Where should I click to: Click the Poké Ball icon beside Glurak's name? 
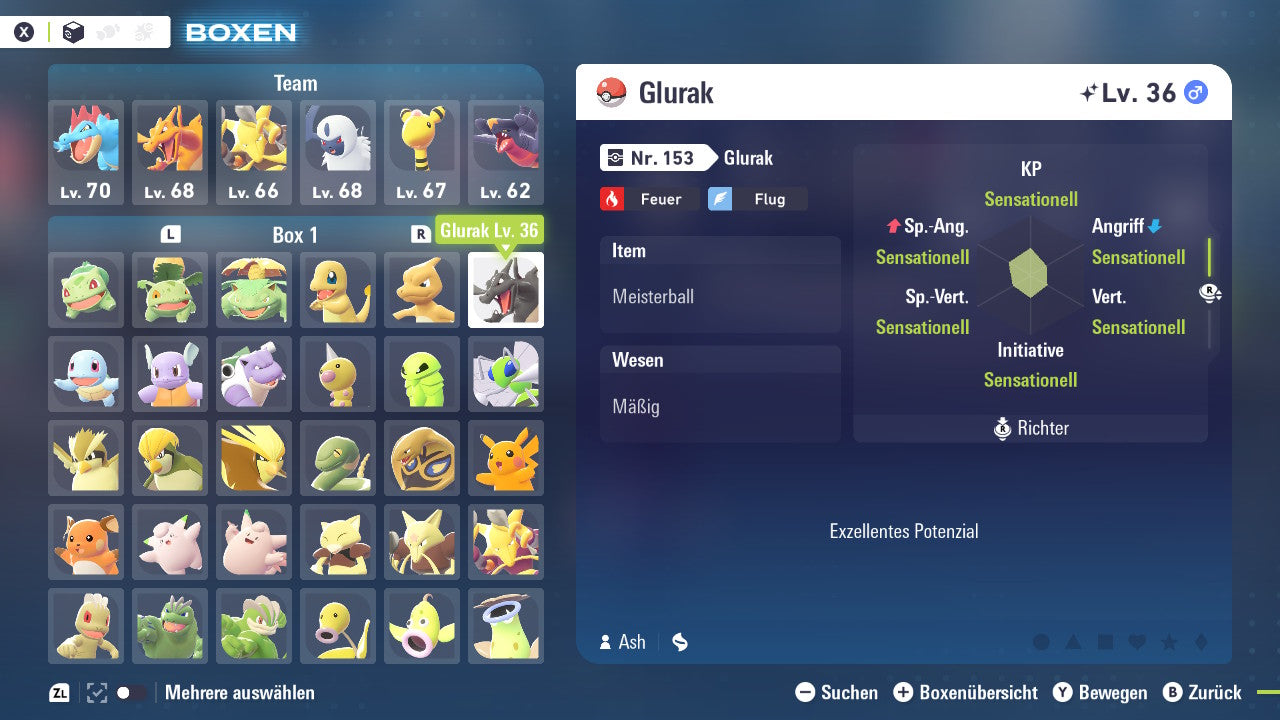pyautogui.click(x=609, y=92)
